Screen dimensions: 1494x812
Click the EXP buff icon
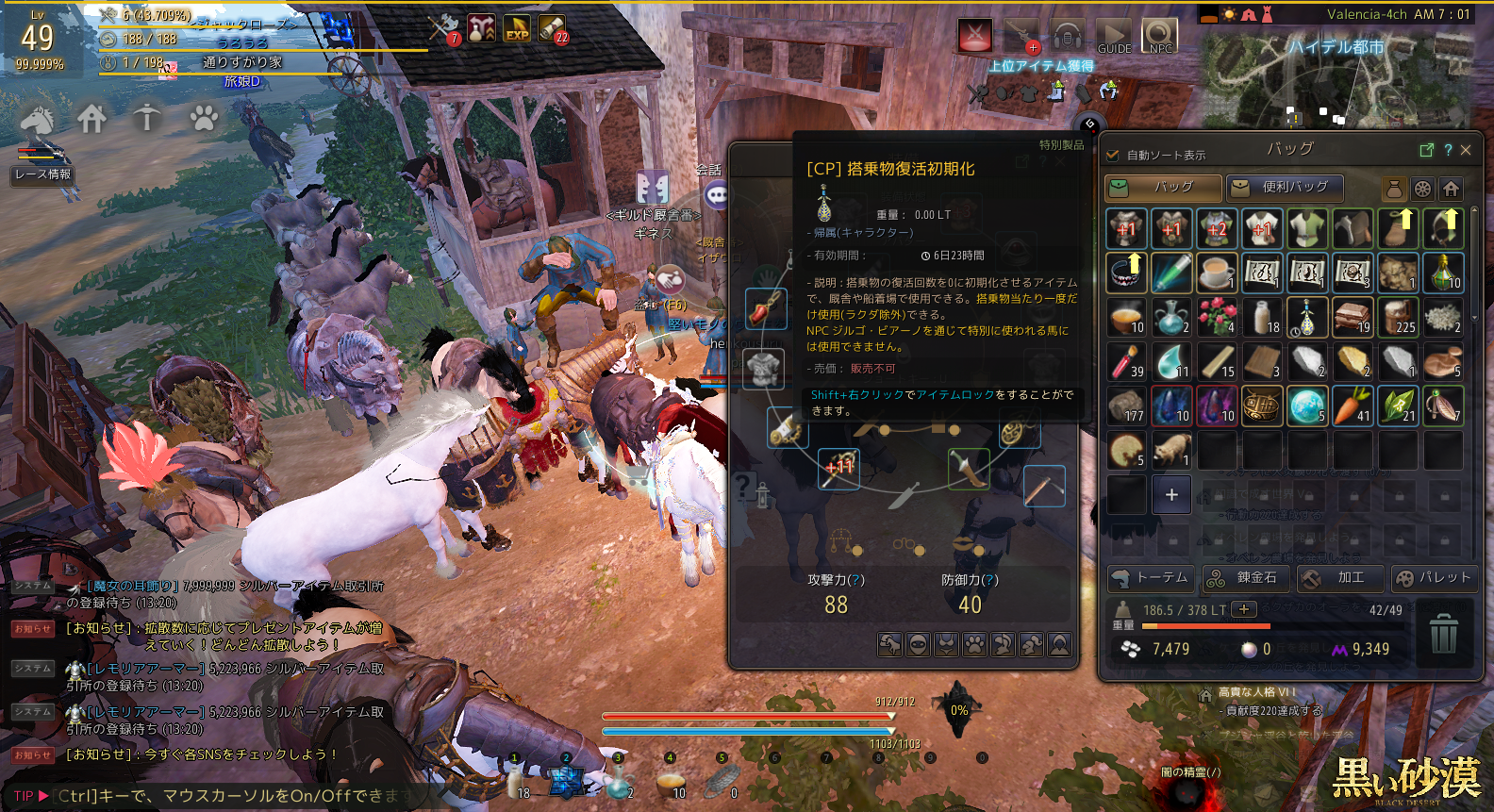[517, 29]
